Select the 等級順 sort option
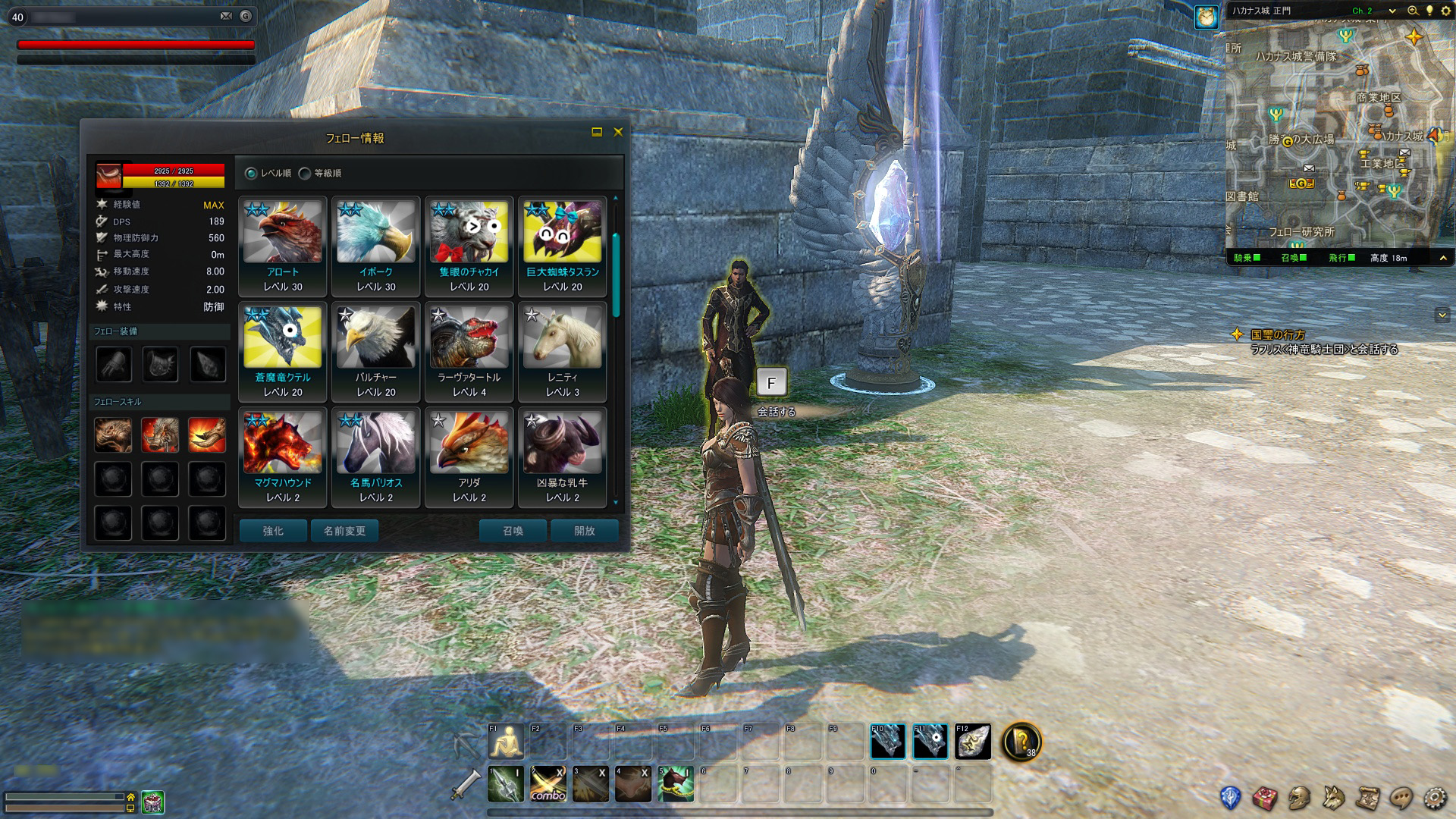The image size is (1456, 819). [305, 174]
